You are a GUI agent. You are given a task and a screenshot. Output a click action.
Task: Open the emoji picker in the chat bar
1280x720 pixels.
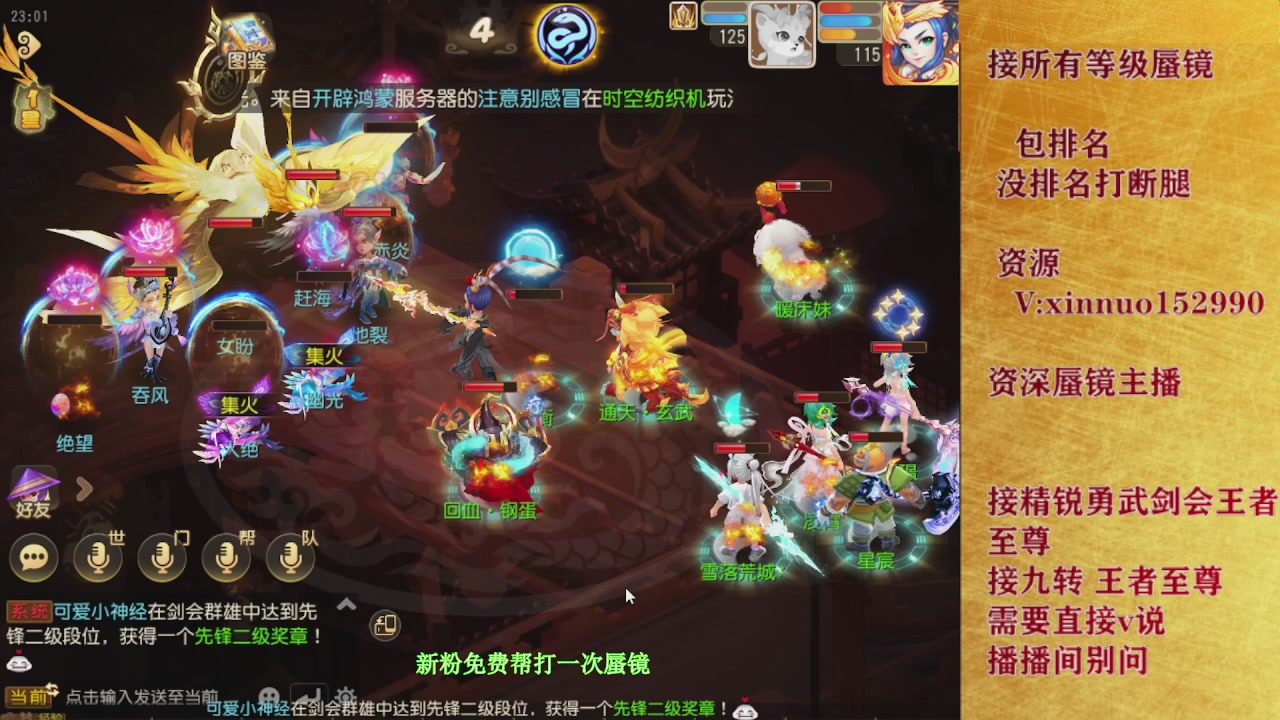click(270, 693)
